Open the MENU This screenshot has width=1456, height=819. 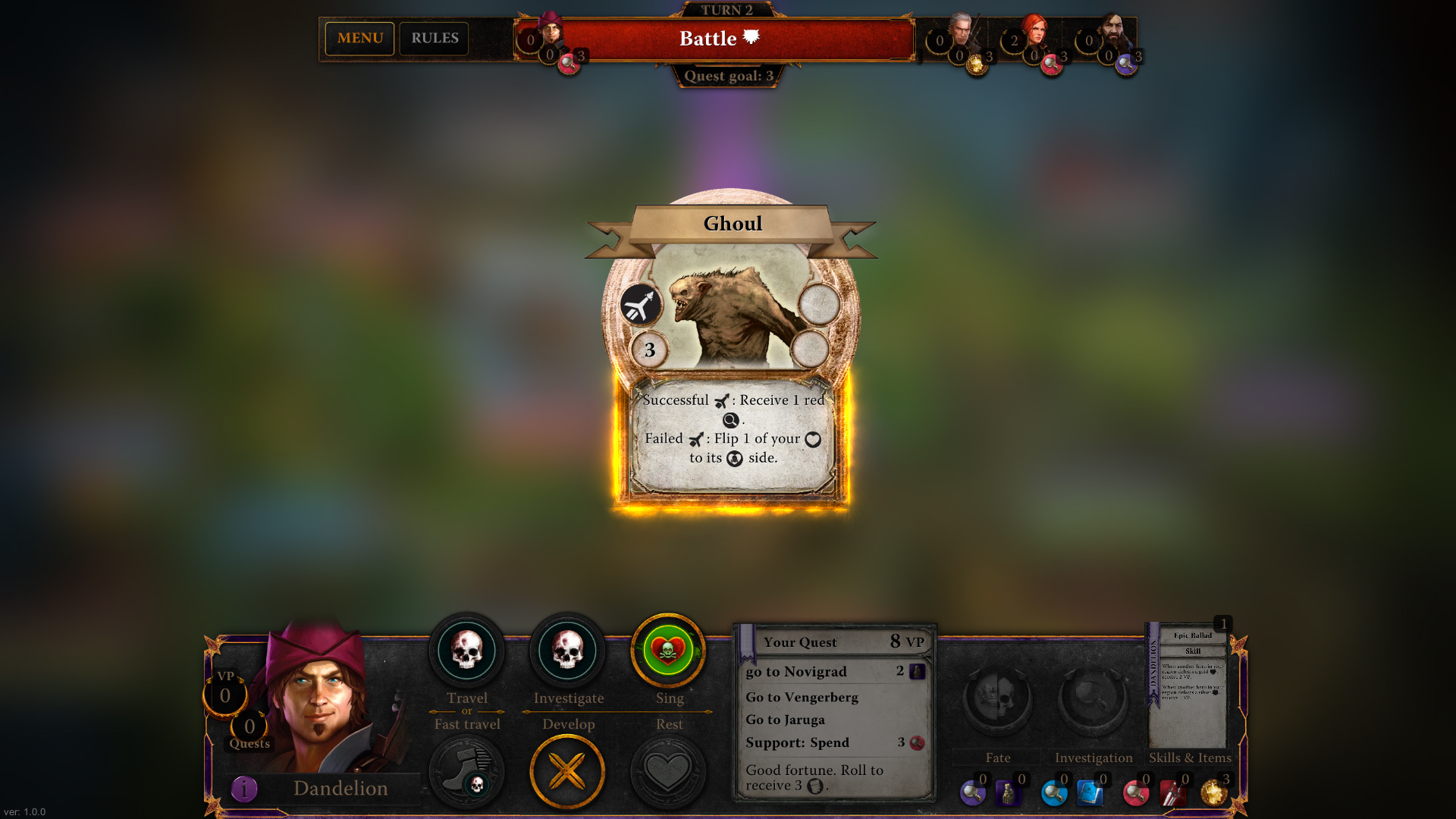(x=359, y=38)
